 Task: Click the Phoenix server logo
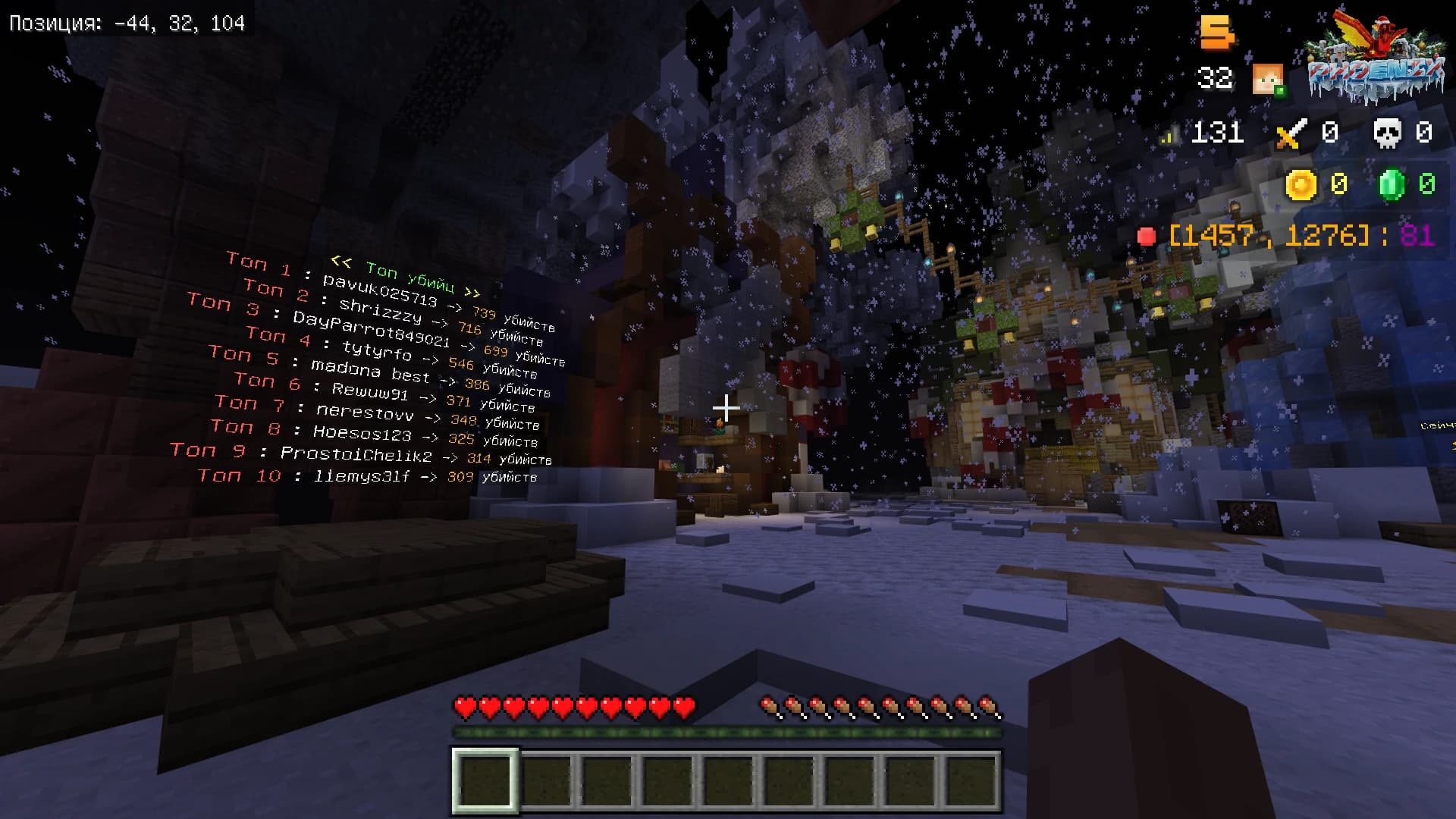point(1376,61)
